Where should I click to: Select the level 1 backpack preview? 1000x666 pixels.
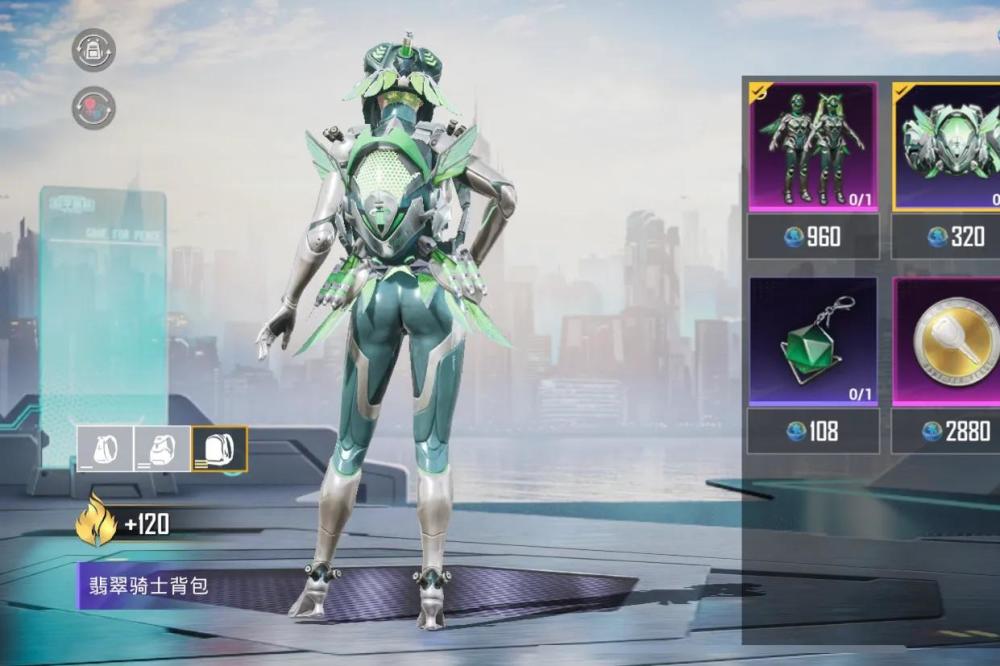tap(105, 449)
